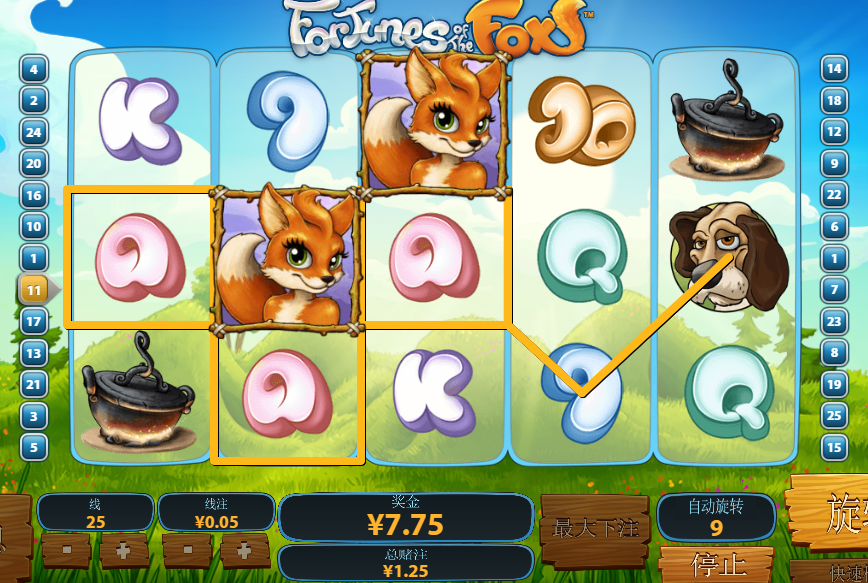Pick payline number 17
The width and height of the screenshot is (868, 583).
click(x=33, y=322)
